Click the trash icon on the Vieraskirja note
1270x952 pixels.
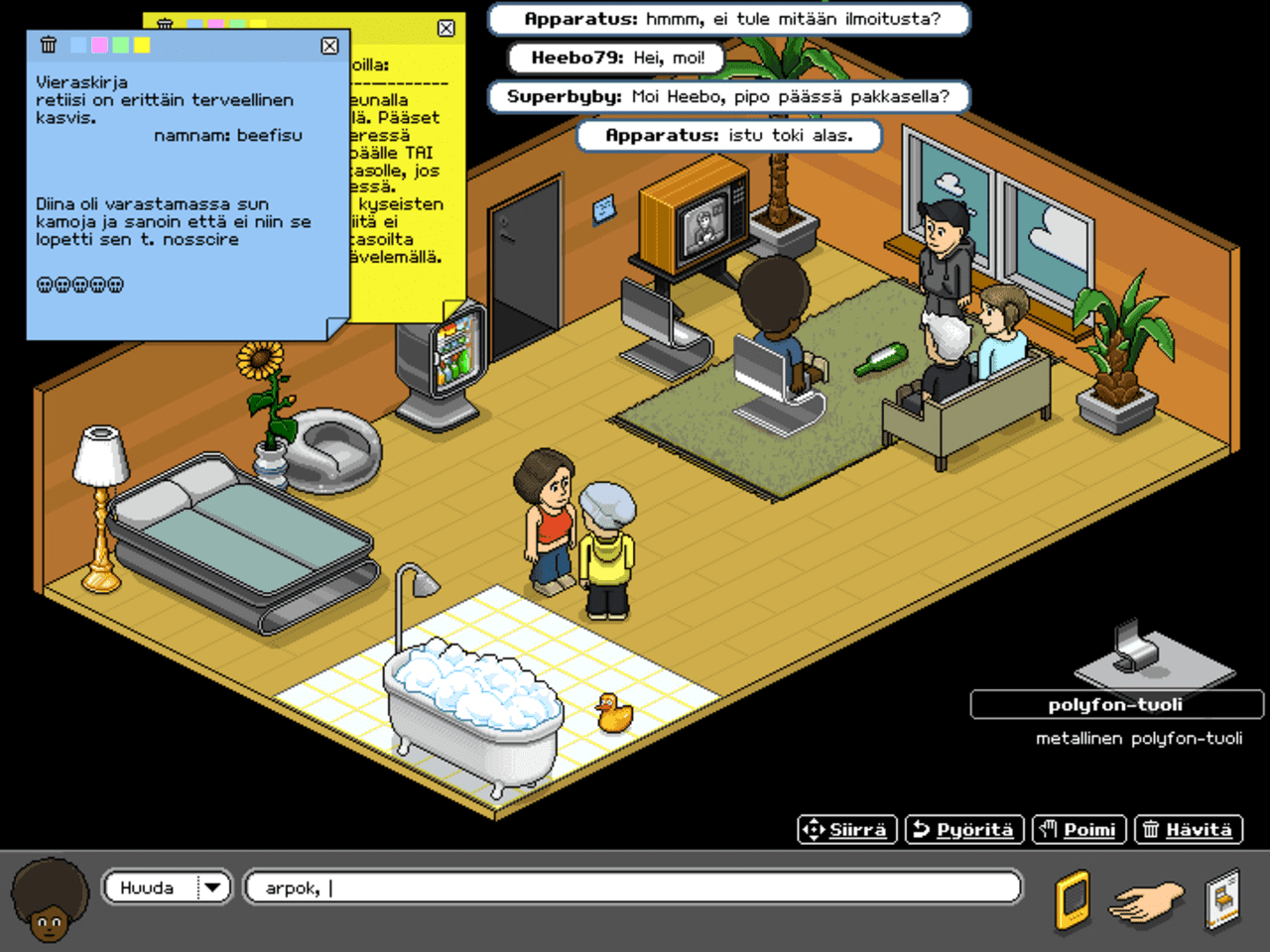point(48,45)
